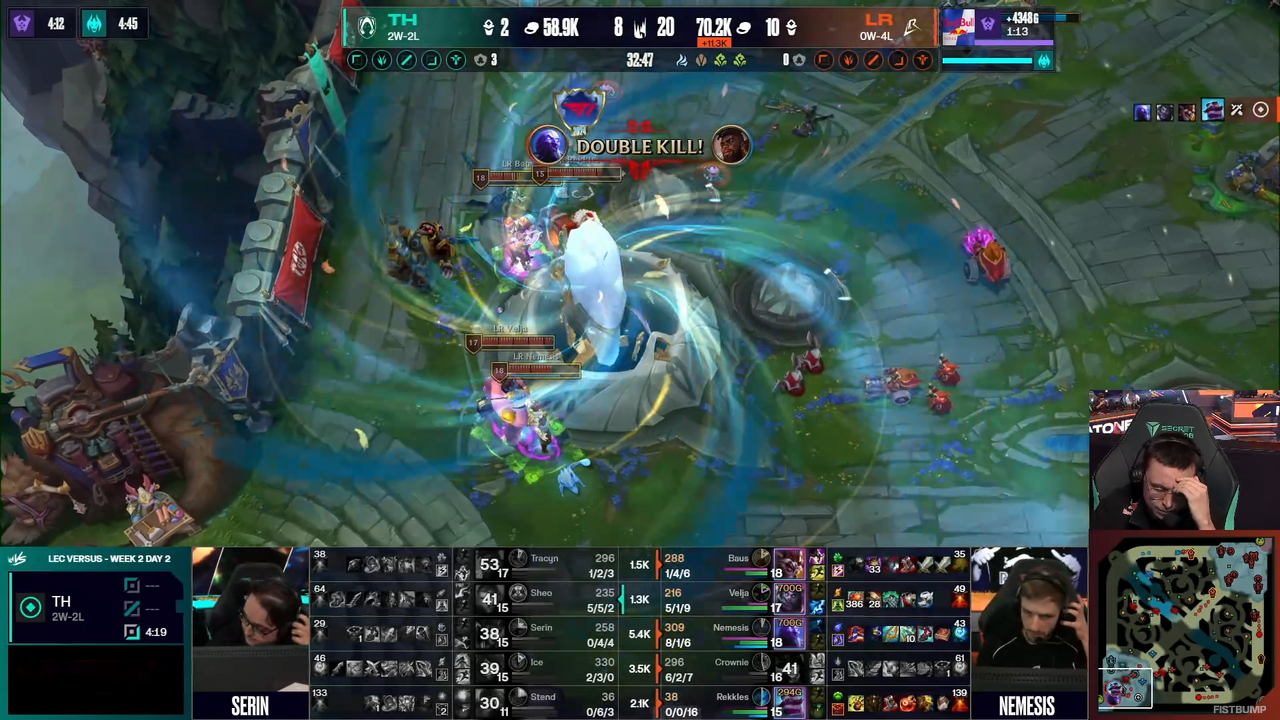1280x720 pixels.
Task: Click the killer's portrait in the DOUBLE KILL banner
Action: click(x=546, y=146)
